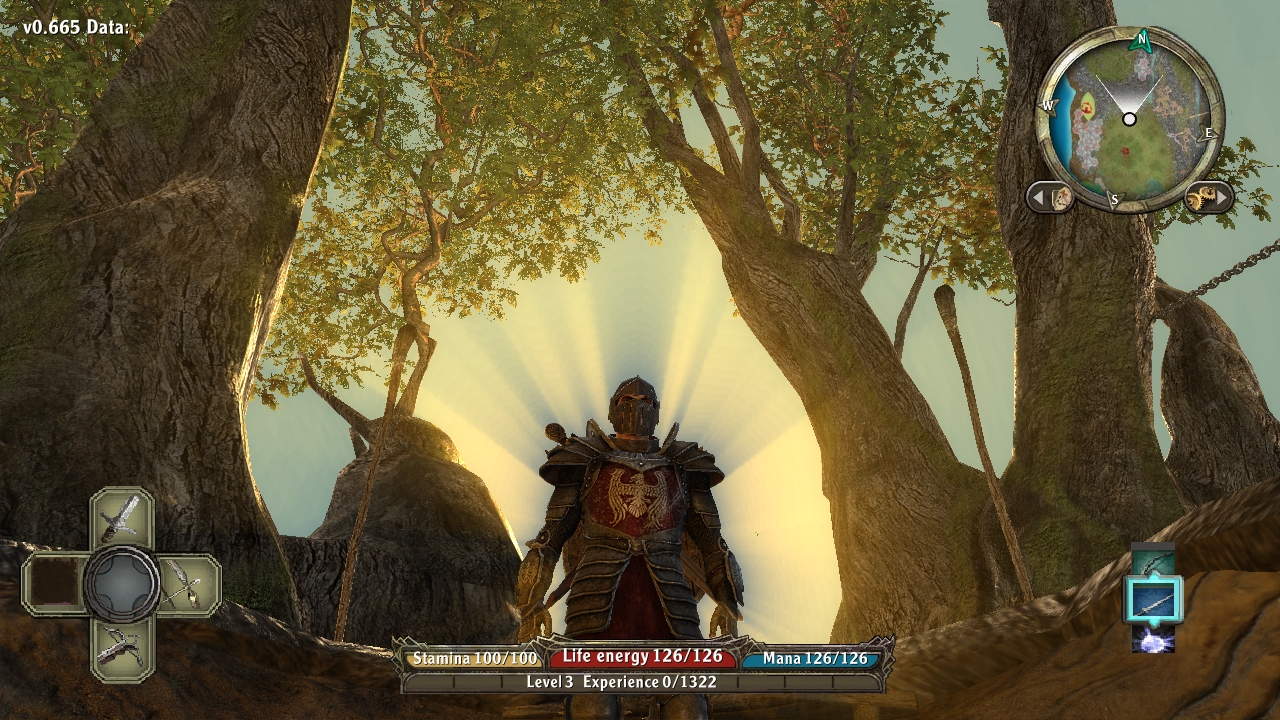The height and width of the screenshot is (720, 1280).
Task: Choose the teal curved blade skill icon
Action: [x=1153, y=560]
